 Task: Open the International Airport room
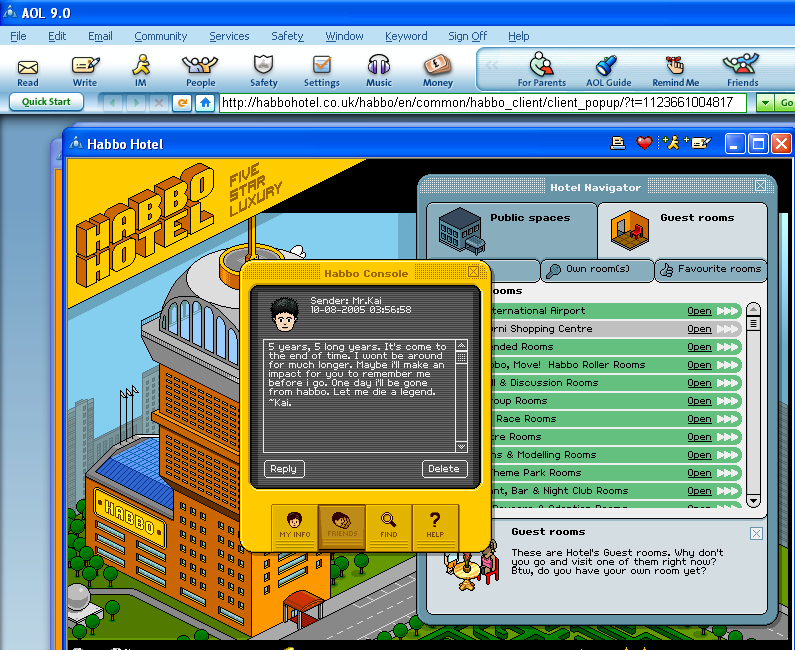coord(699,311)
